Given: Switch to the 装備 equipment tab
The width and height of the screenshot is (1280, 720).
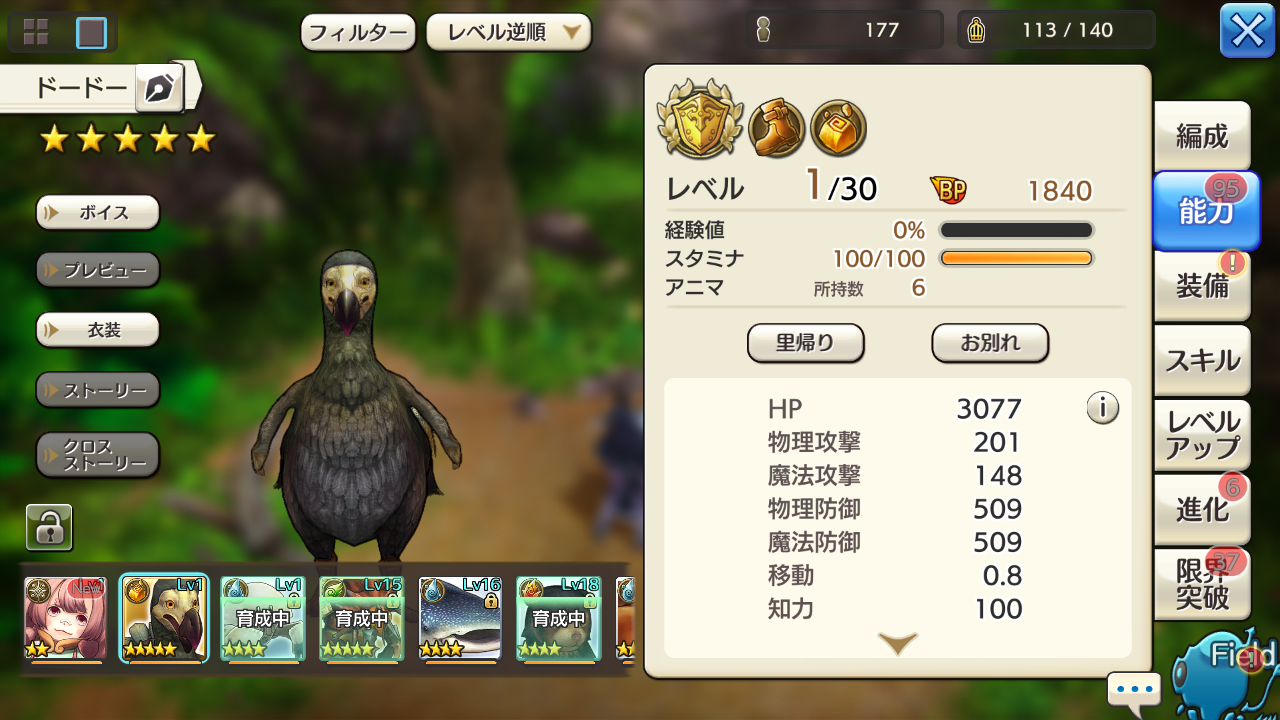Looking at the screenshot, I should (1201, 286).
